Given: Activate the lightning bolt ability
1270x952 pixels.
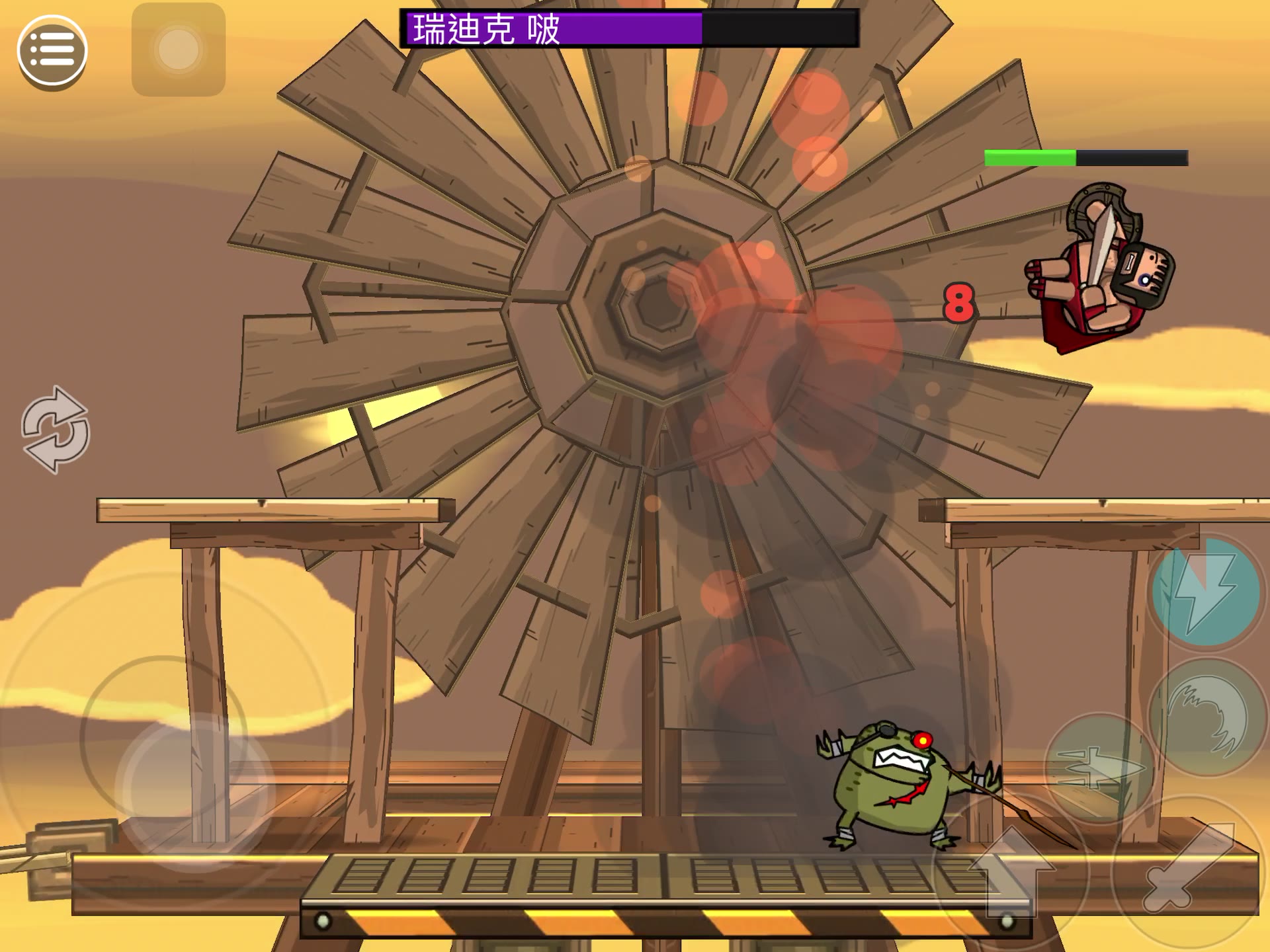Looking at the screenshot, I should 1206,592.
